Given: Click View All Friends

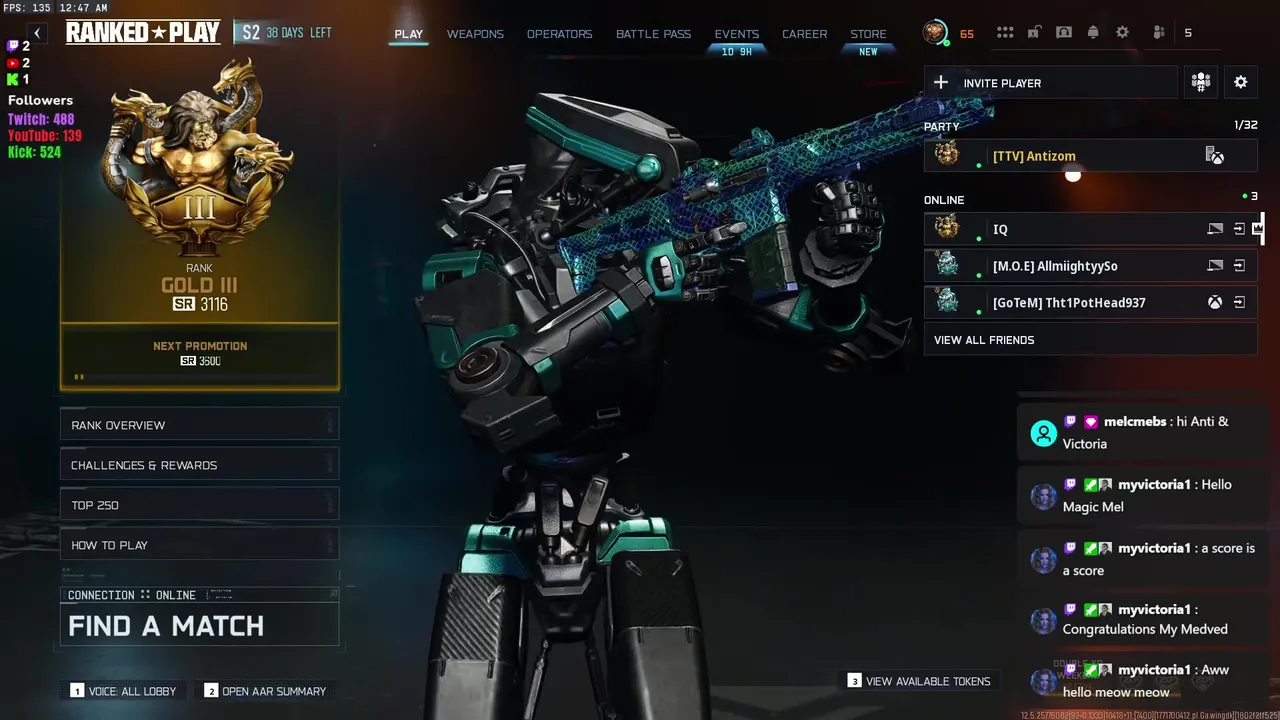Looking at the screenshot, I should point(984,340).
